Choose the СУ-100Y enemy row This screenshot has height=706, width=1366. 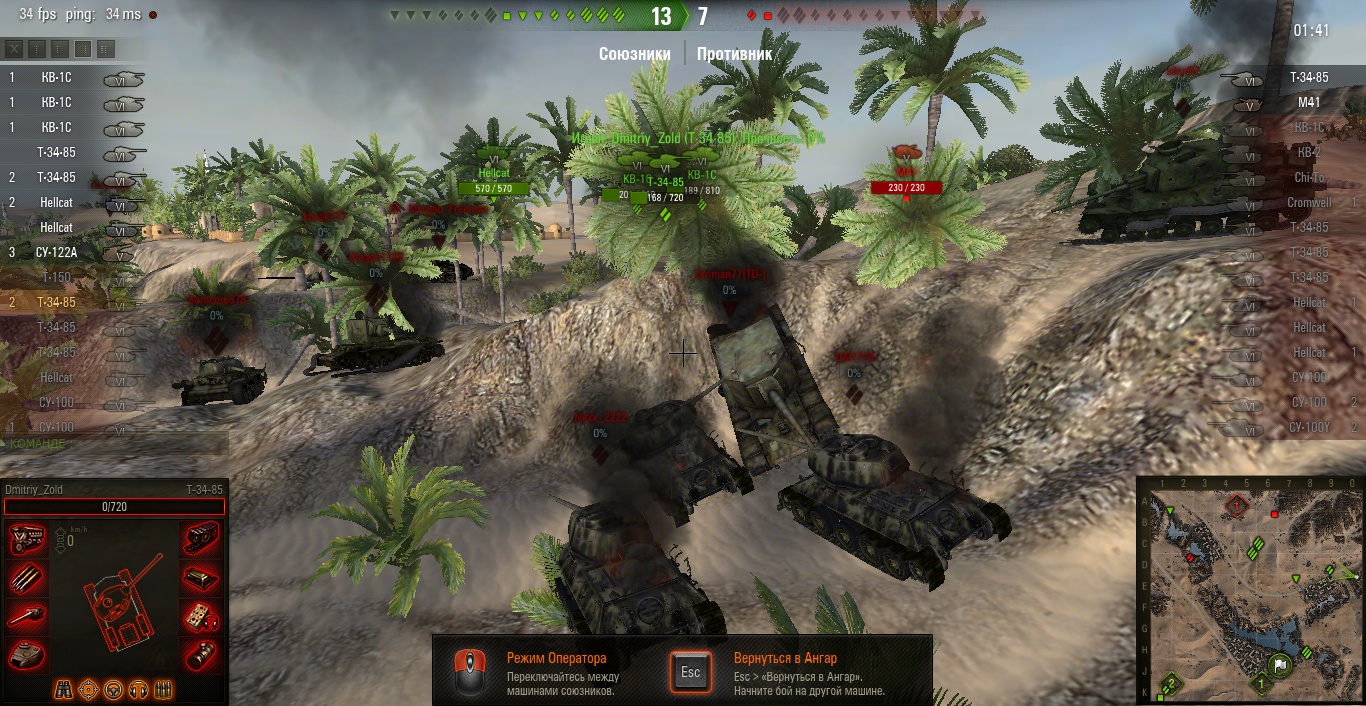click(1307, 427)
